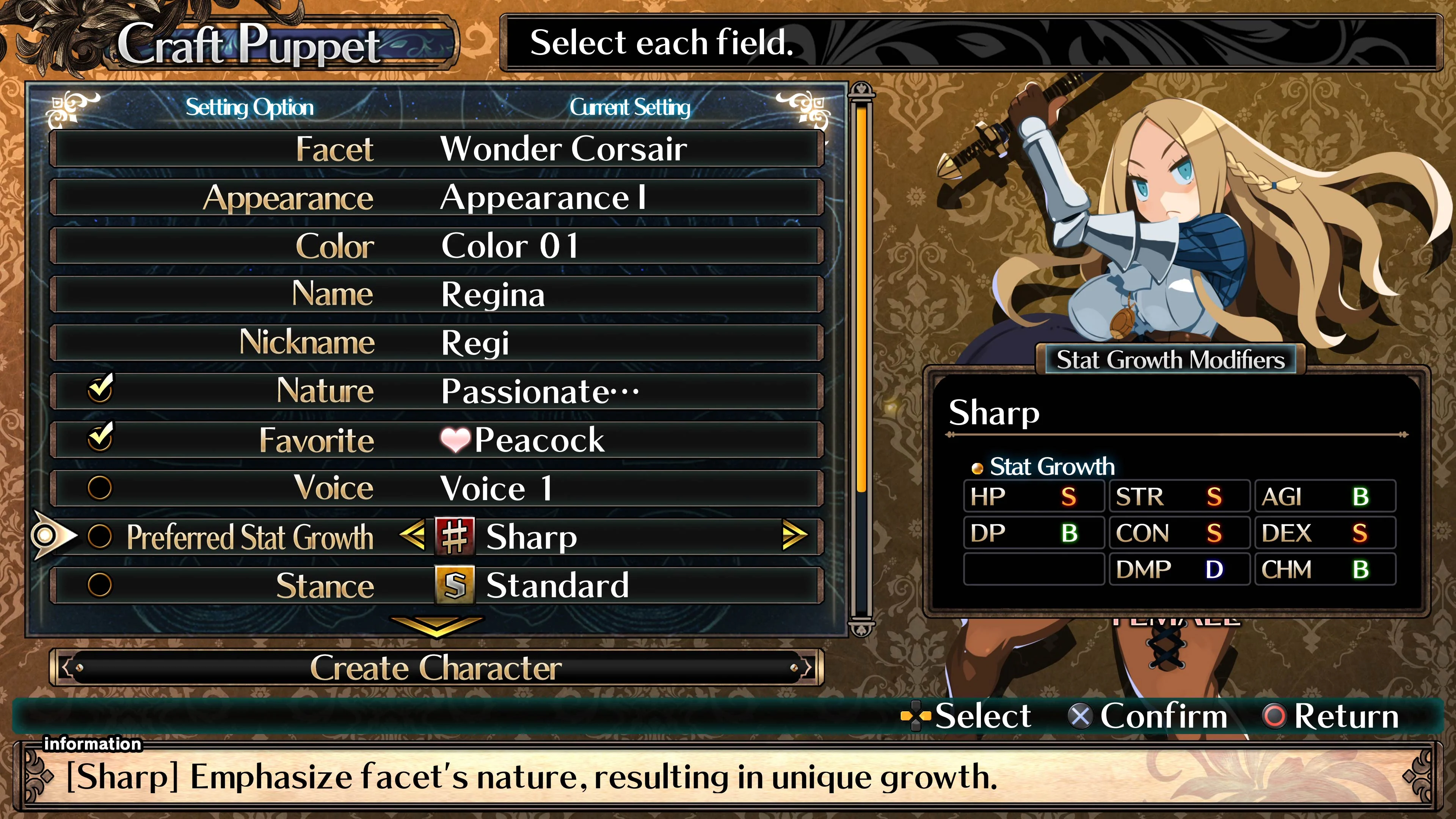Screen dimensions: 1456x819
Task: Tick the empty circle beside Stance
Action: click(x=100, y=584)
